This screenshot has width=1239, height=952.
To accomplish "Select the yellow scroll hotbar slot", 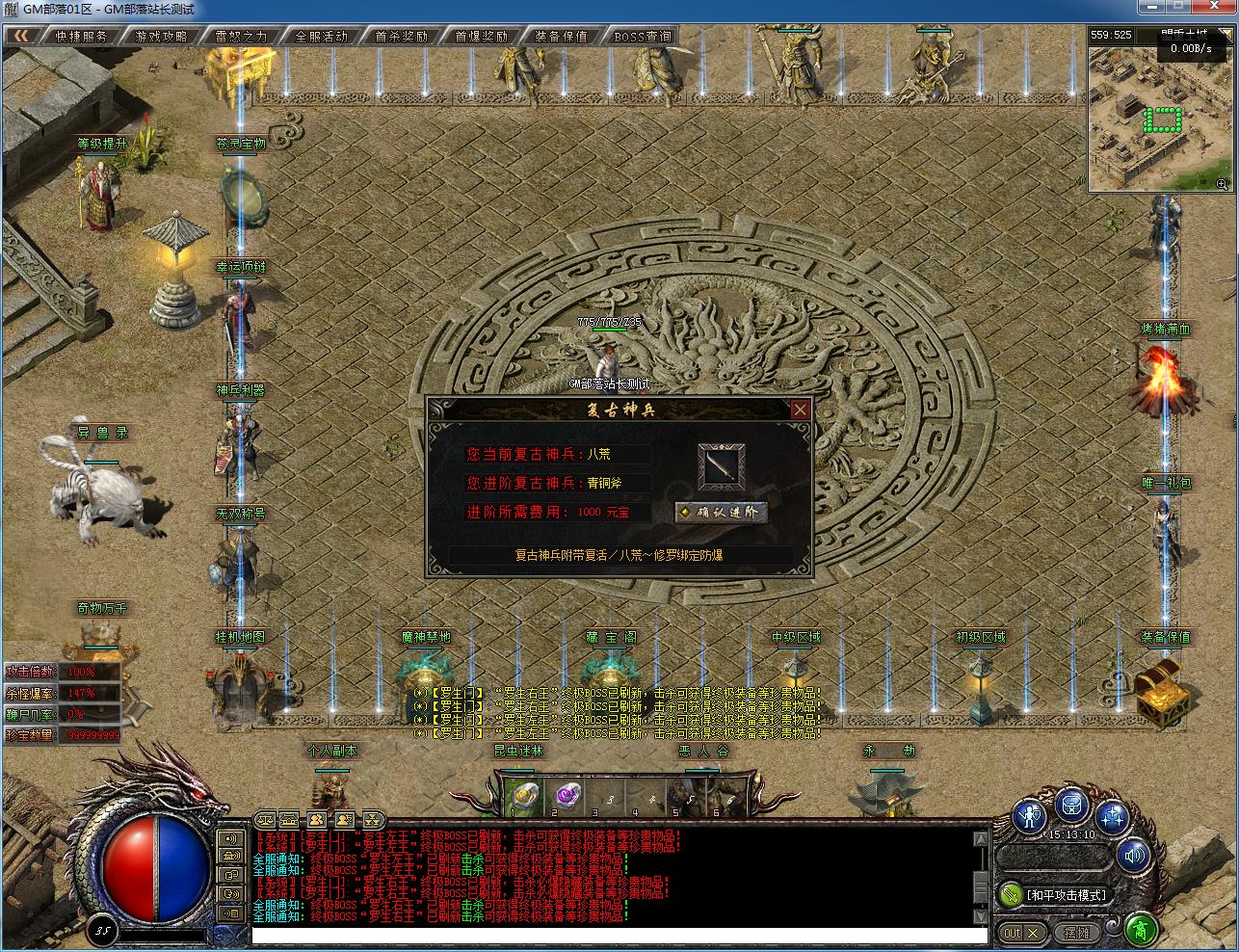I will (x=524, y=796).
